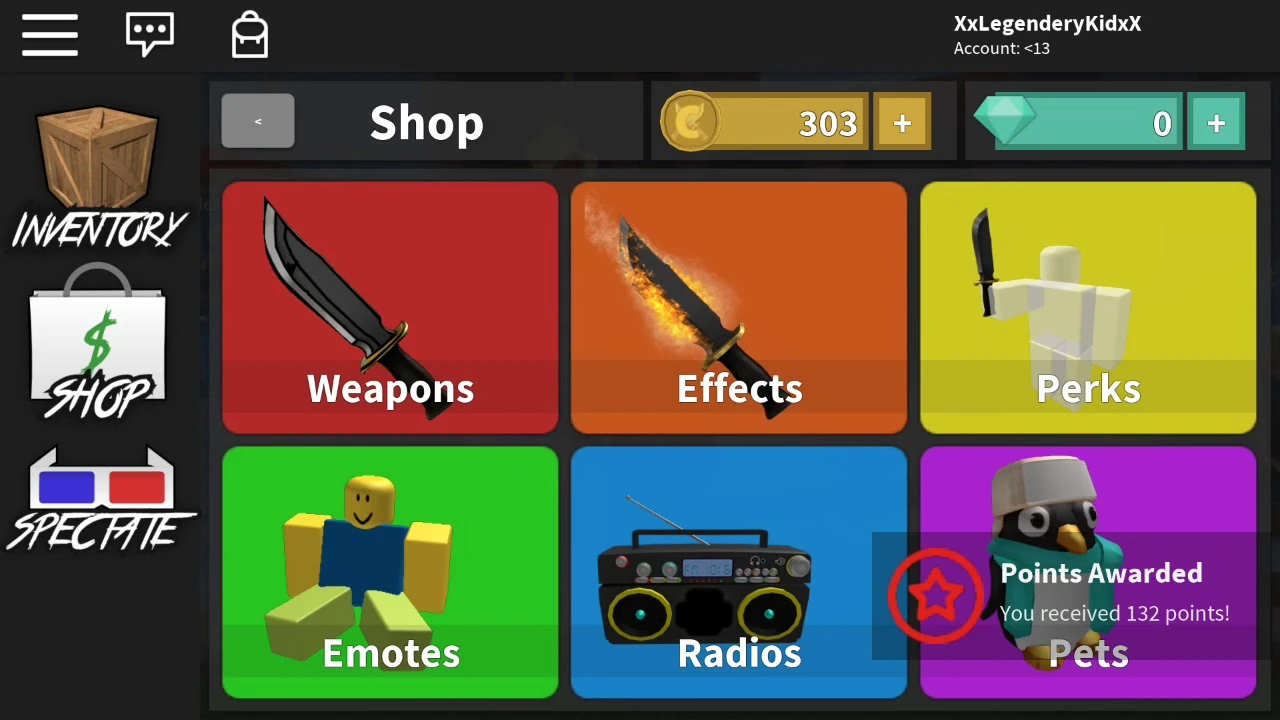
Task: Click the green diamond currency icon
Action: (x=1008, y=120)
